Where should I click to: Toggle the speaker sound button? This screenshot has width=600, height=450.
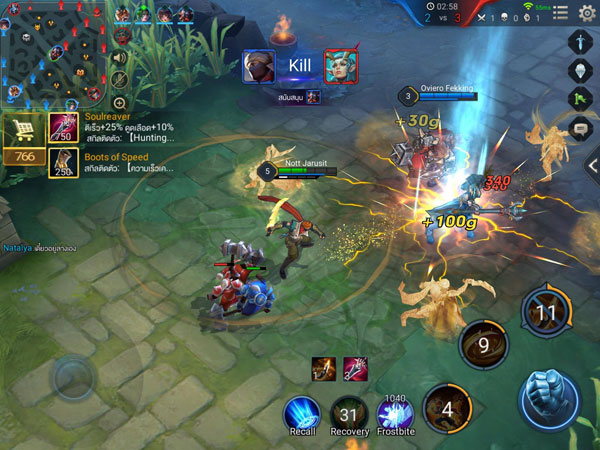(119, 57)
